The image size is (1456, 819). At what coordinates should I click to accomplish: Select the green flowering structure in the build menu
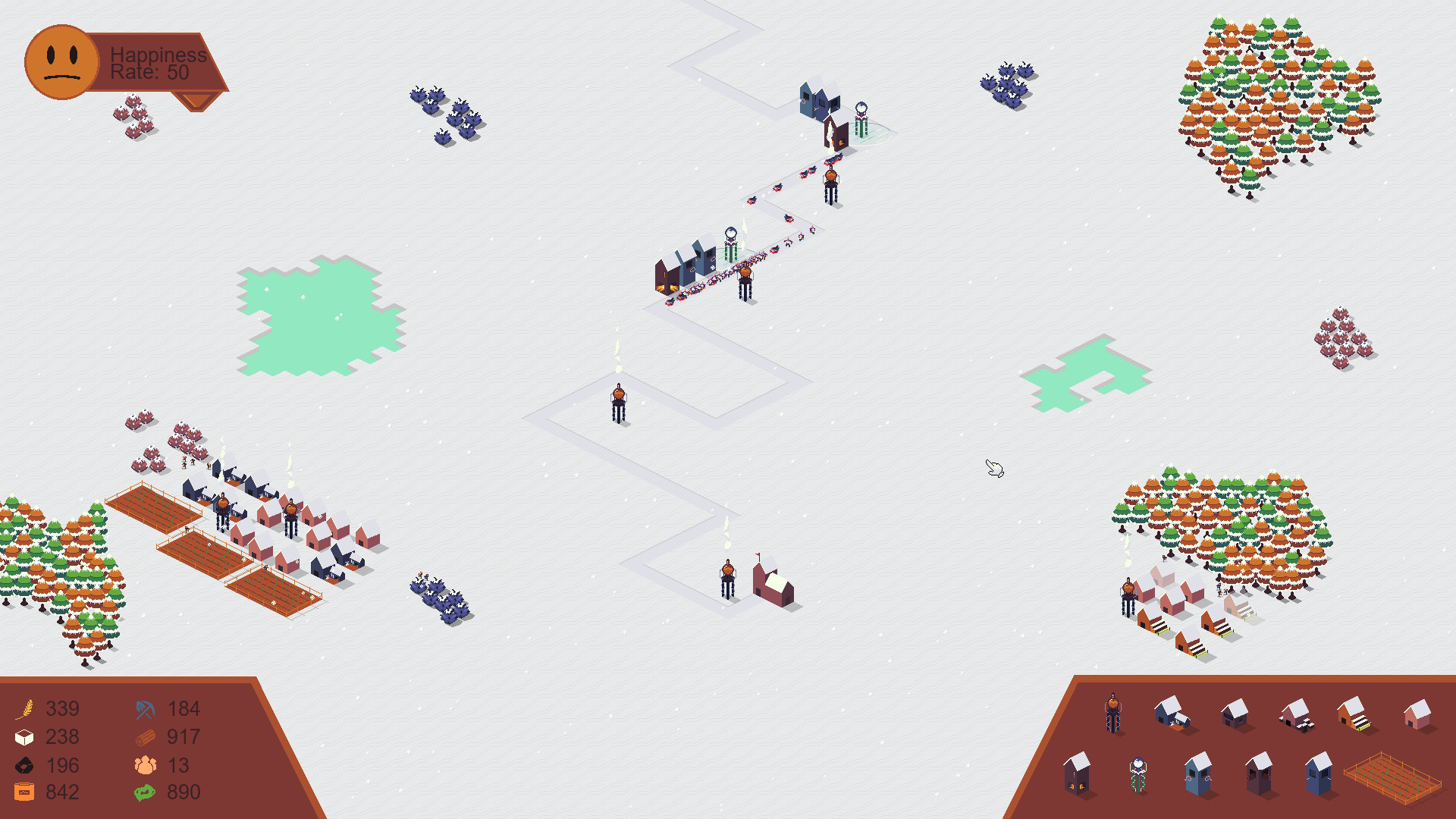pyautogui.click(x=1137, y=774)
